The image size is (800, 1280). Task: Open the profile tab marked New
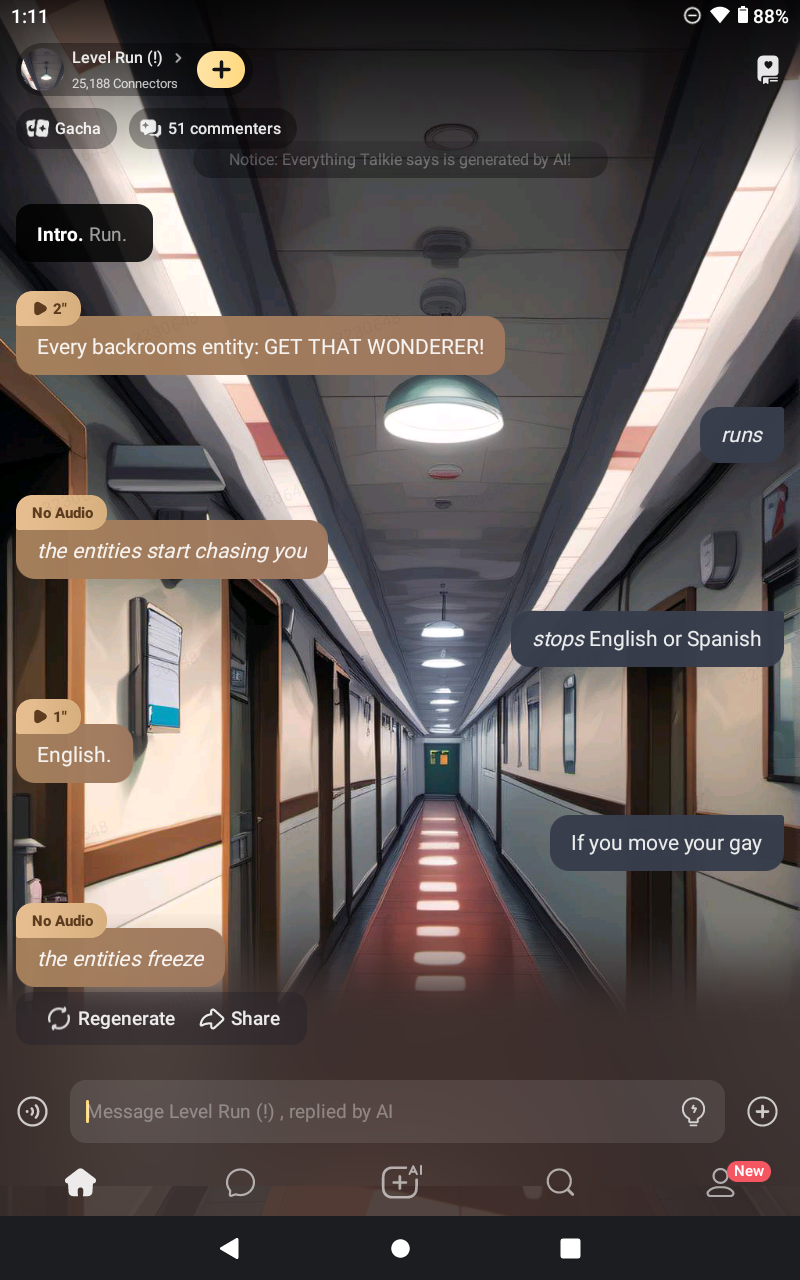(x=721, y=1183)
